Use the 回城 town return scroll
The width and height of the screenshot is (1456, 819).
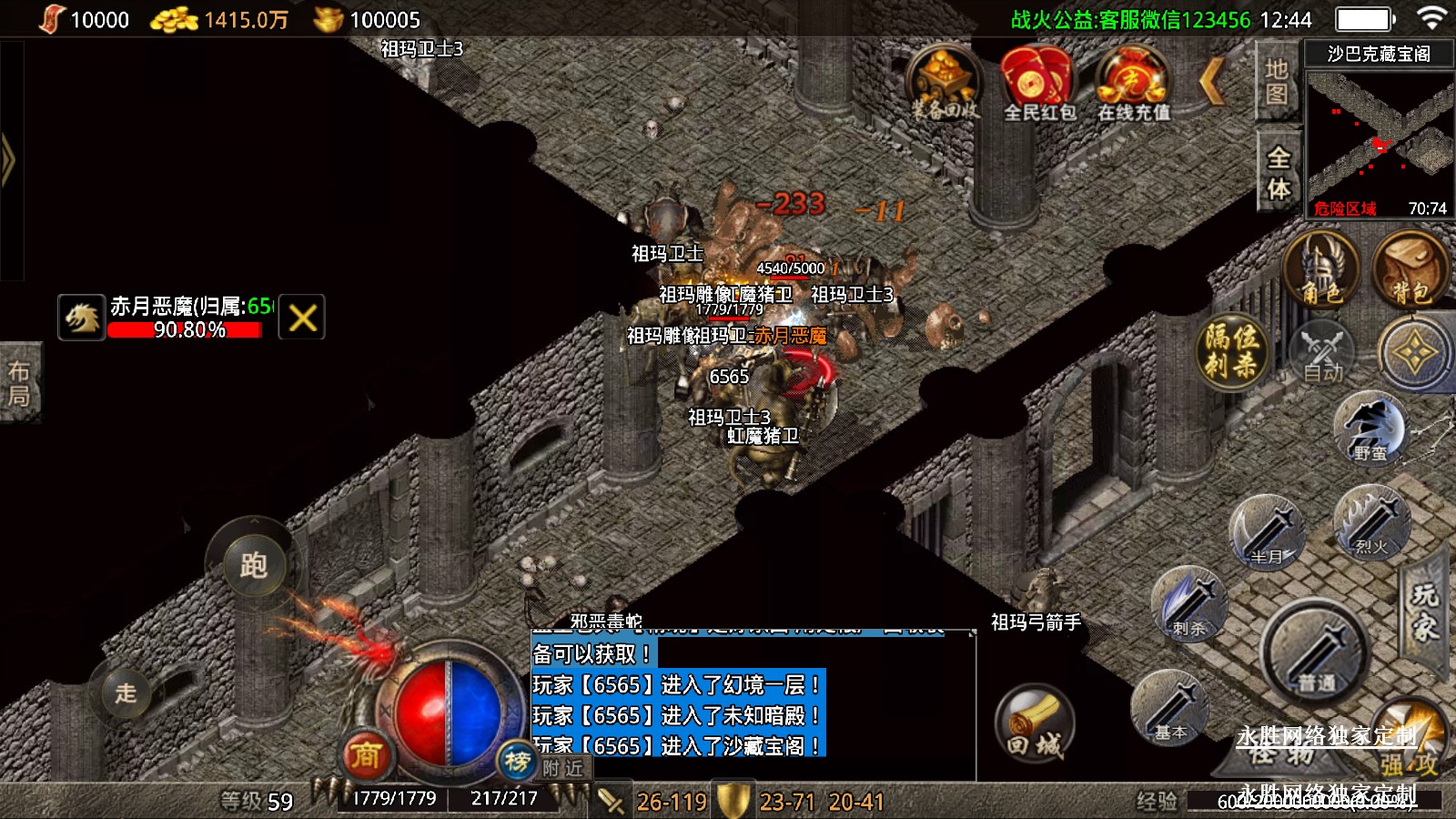click(1035, 723)
